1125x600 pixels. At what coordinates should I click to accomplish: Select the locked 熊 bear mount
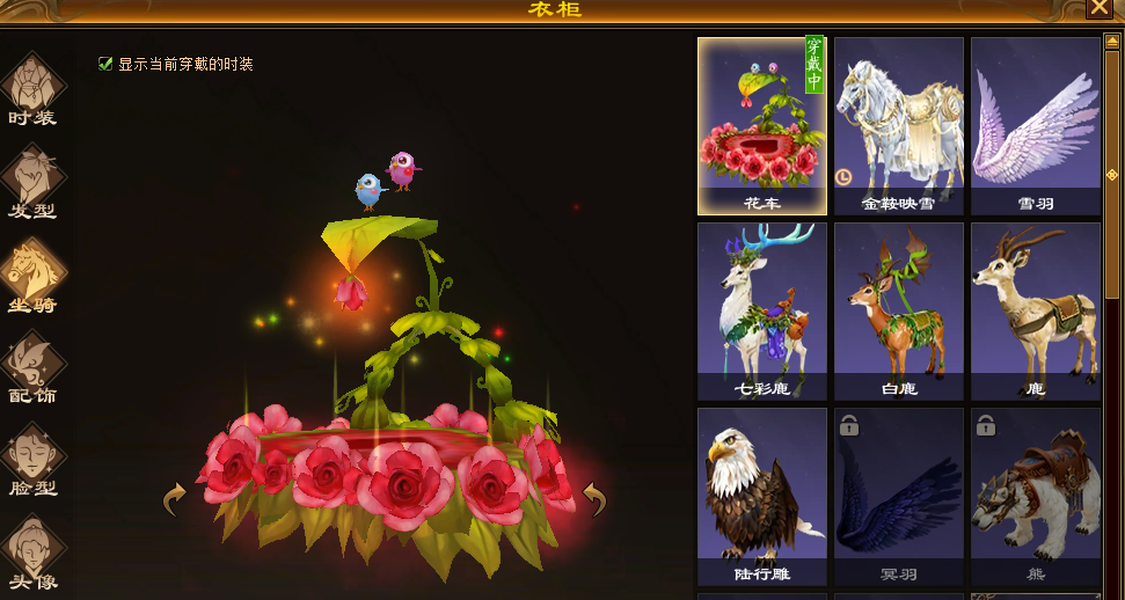[x=1035, y=496]
